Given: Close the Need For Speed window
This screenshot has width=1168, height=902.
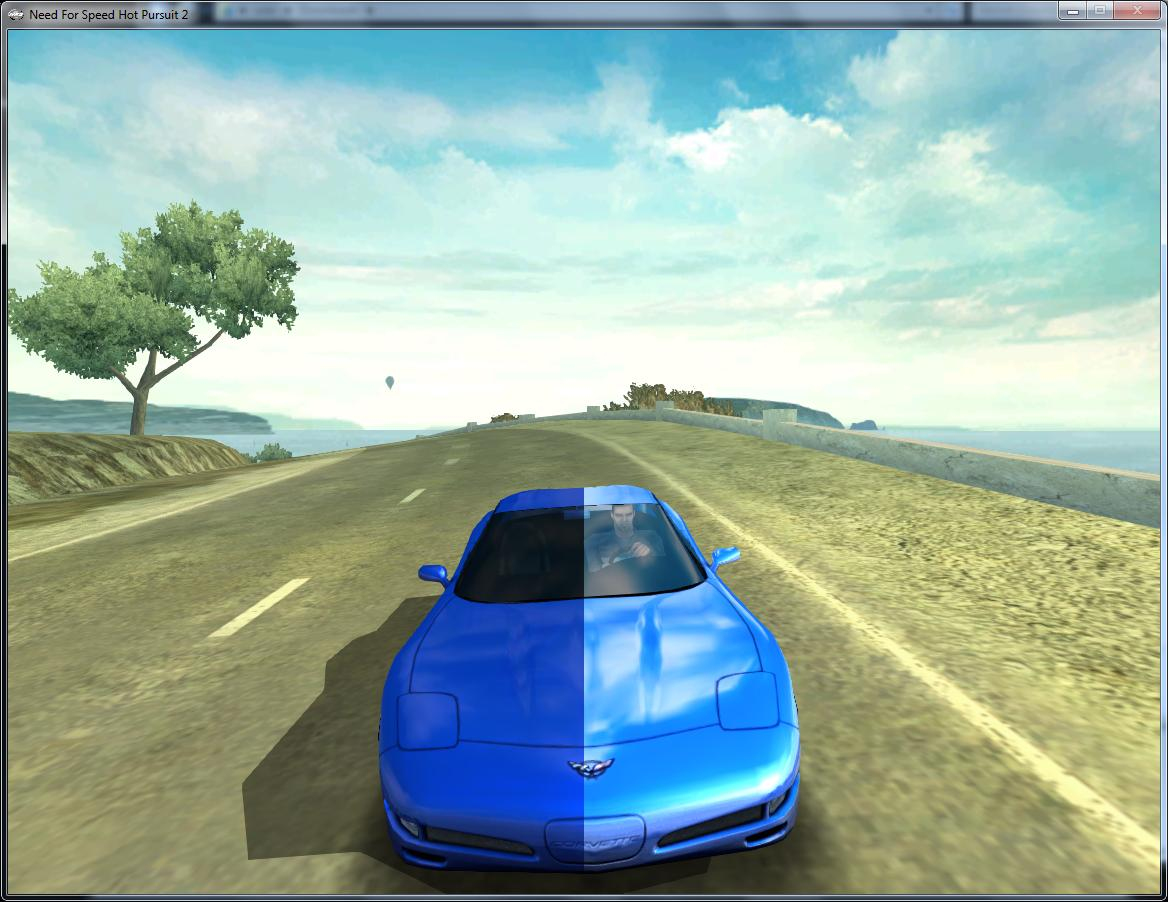Looking at the screenshot, I should tap(1138, 10).
